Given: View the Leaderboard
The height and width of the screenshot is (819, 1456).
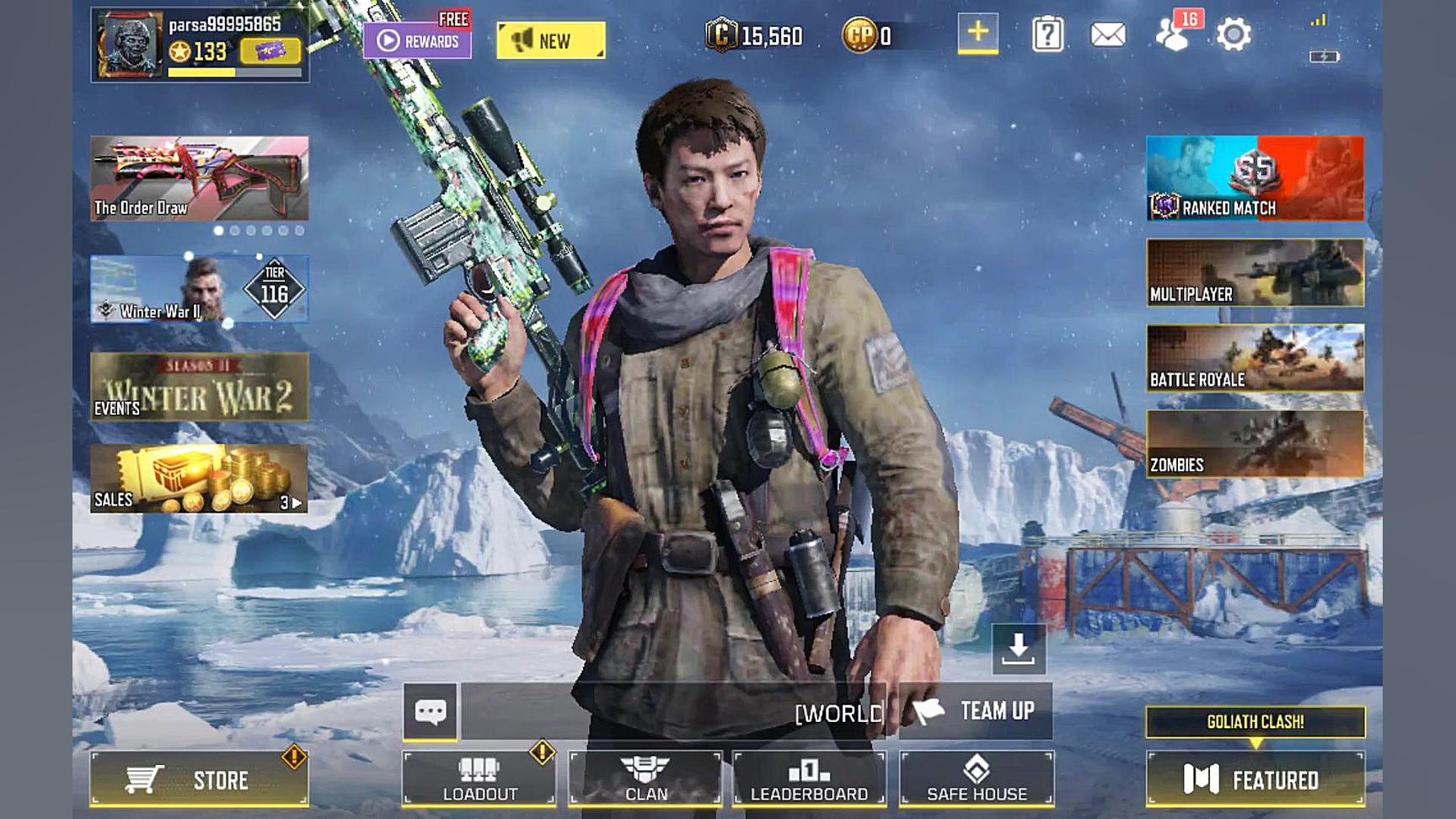Looking at the screenshot, I should pyautogui.click(x=809, y=779).
